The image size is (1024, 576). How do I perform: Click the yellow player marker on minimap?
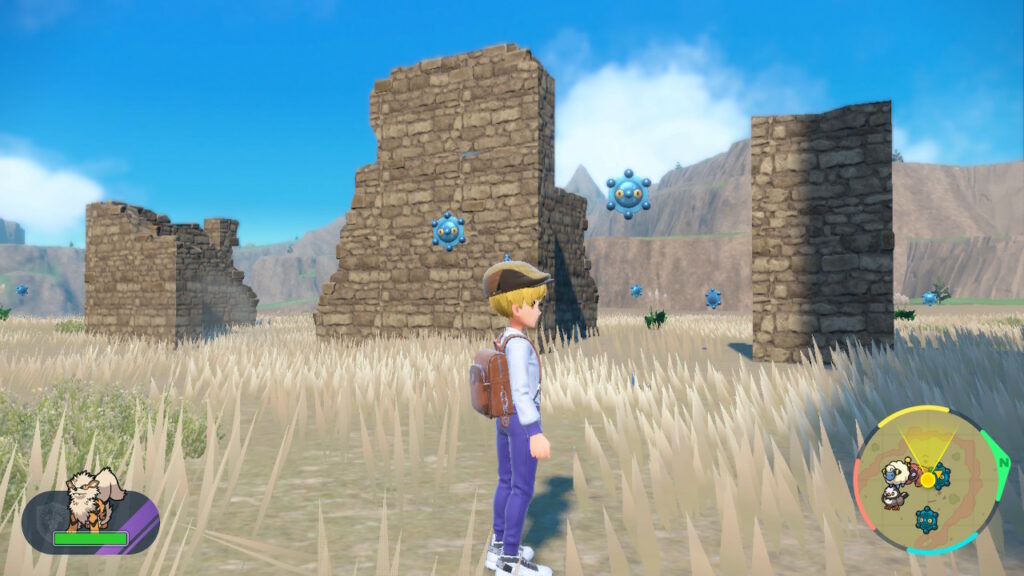[x=928, y=480]
